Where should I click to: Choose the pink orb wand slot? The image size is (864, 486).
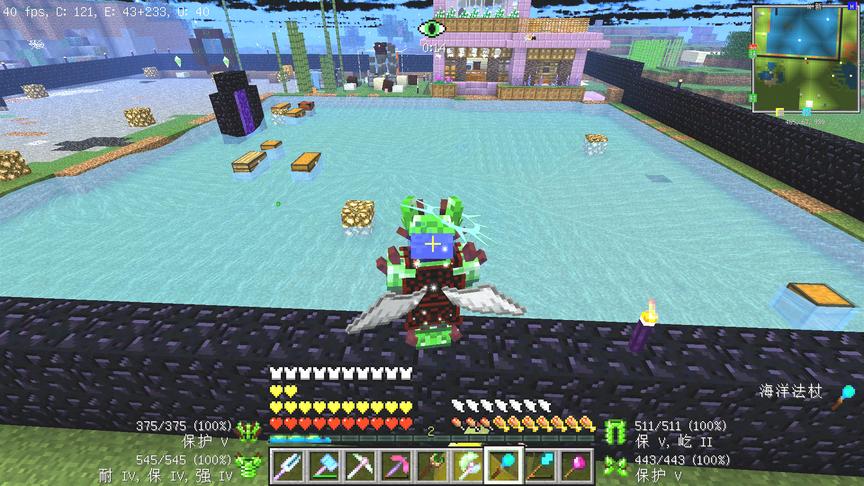coord(576,466)
